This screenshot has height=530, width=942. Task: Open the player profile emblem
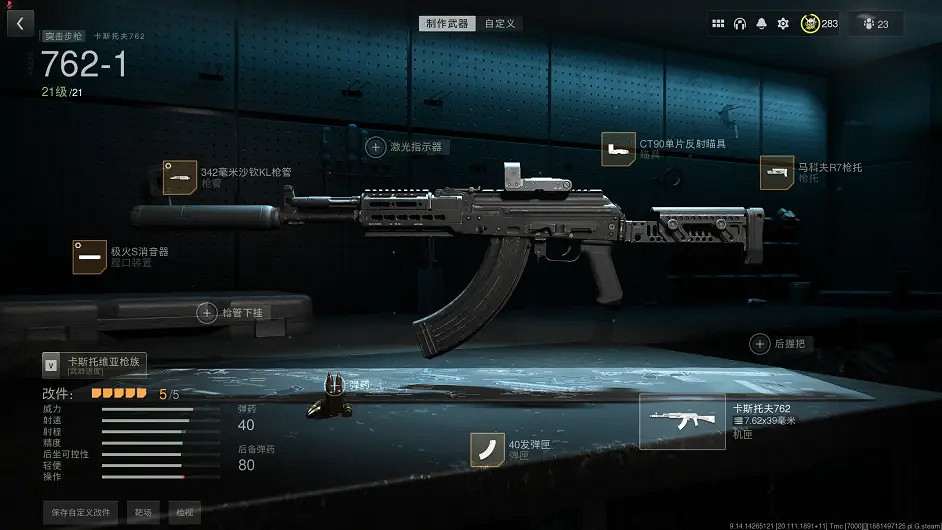pyautogui.click(x=810, y=23)
